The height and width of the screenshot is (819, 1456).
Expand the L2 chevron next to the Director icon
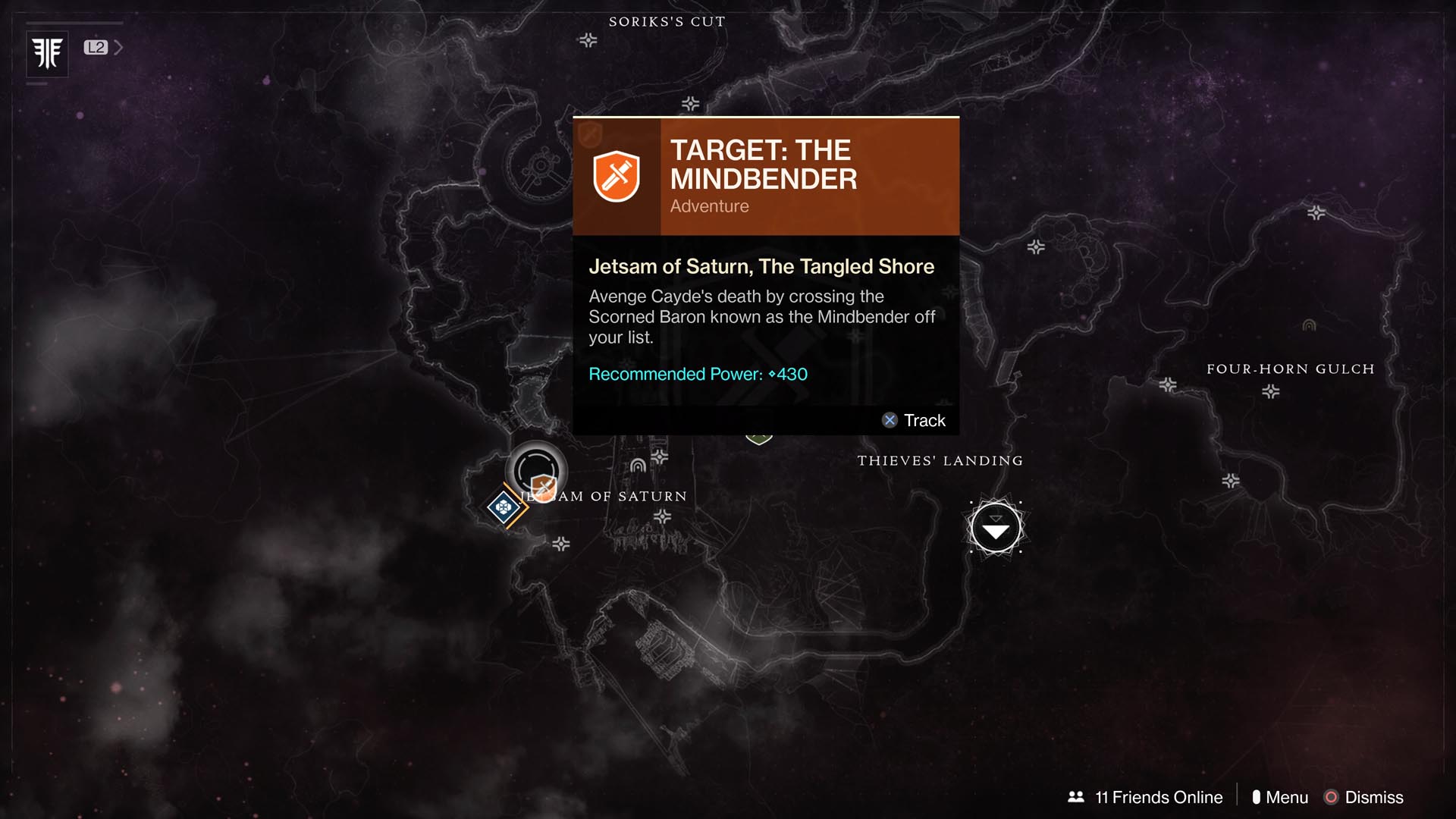pos(118,46)
